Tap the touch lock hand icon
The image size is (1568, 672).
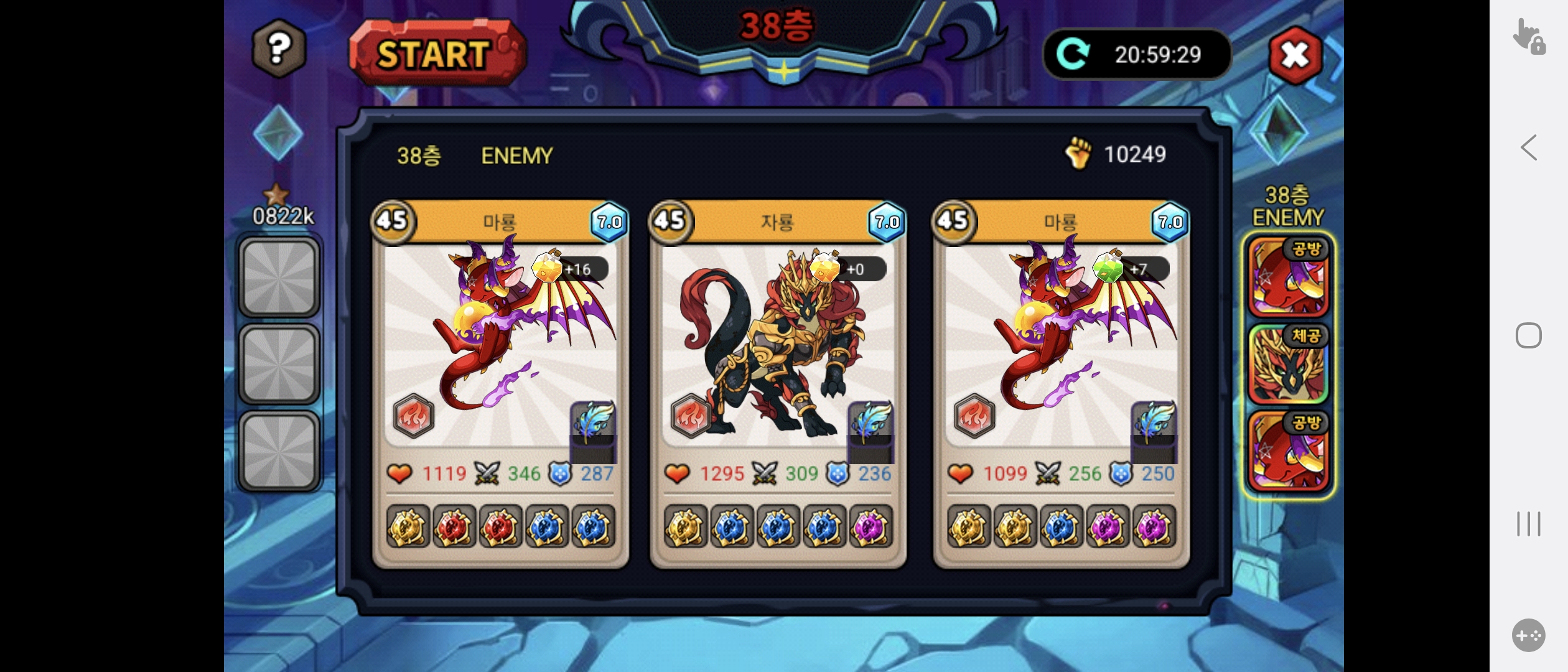(x=1528, y=36)
